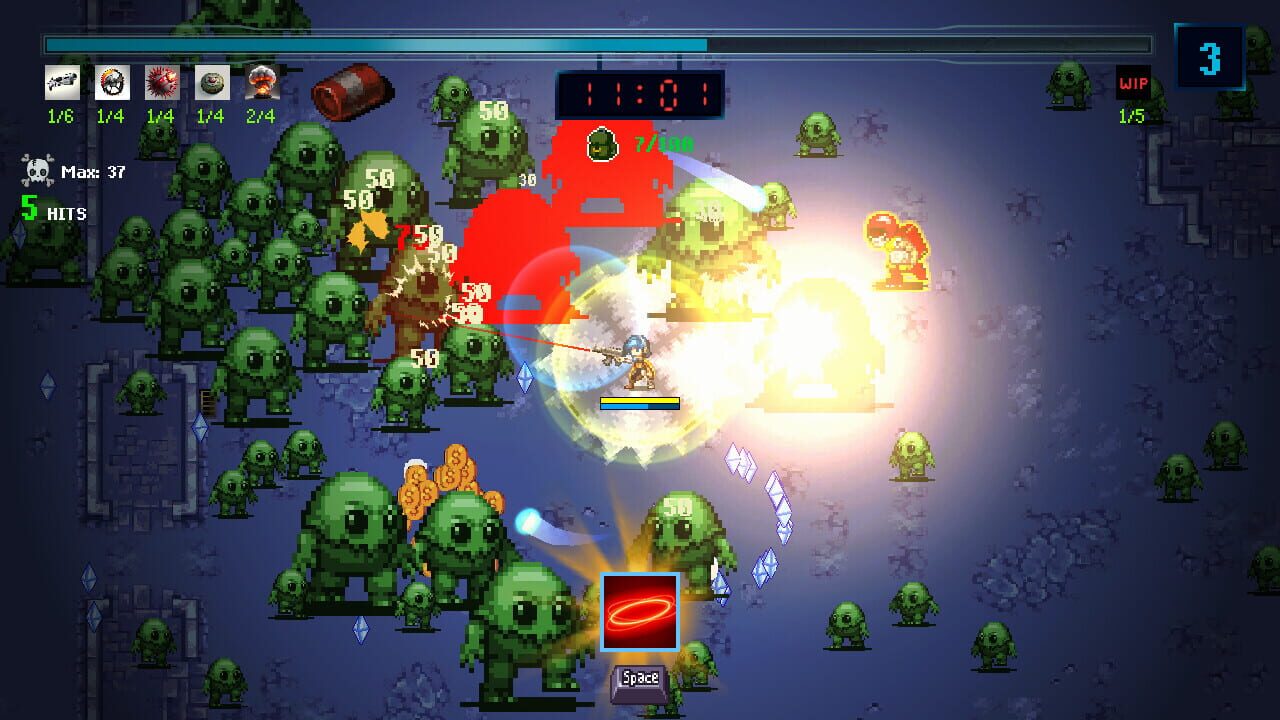
Task: Select the nuke explosion weapon icon
Action: click(x=262, y=84)
